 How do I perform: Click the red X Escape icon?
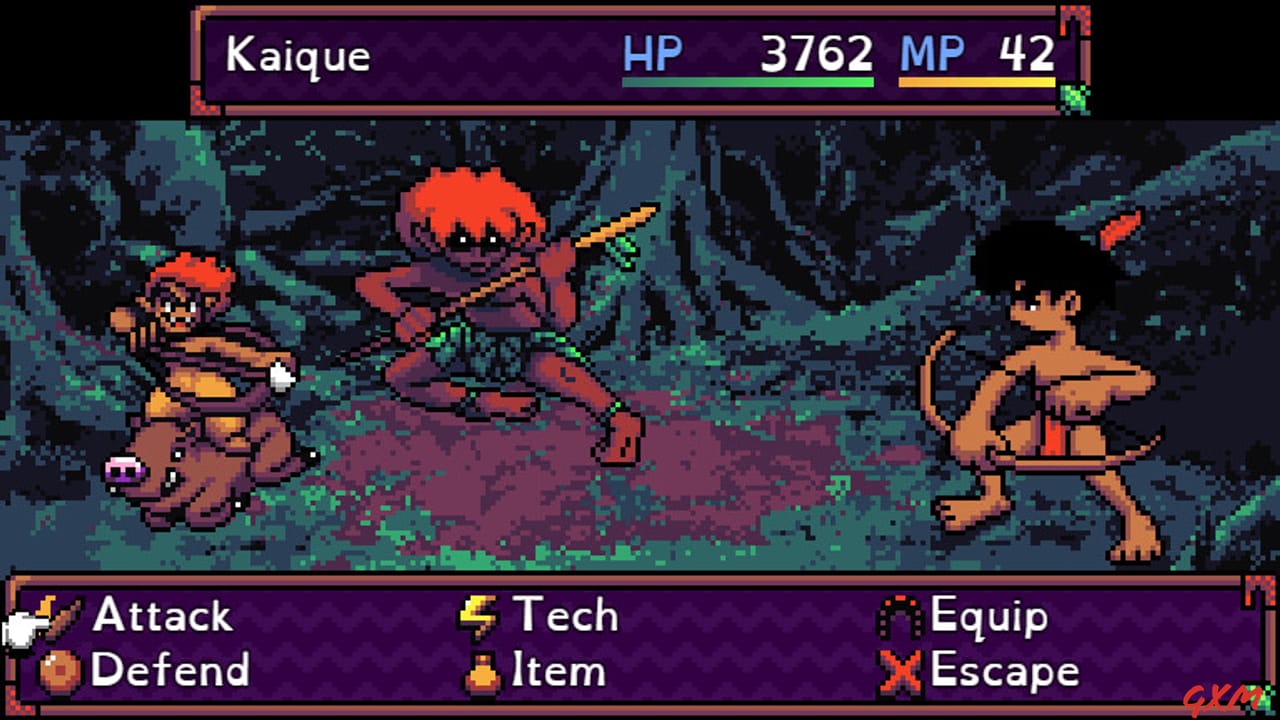tap(900, 671)
